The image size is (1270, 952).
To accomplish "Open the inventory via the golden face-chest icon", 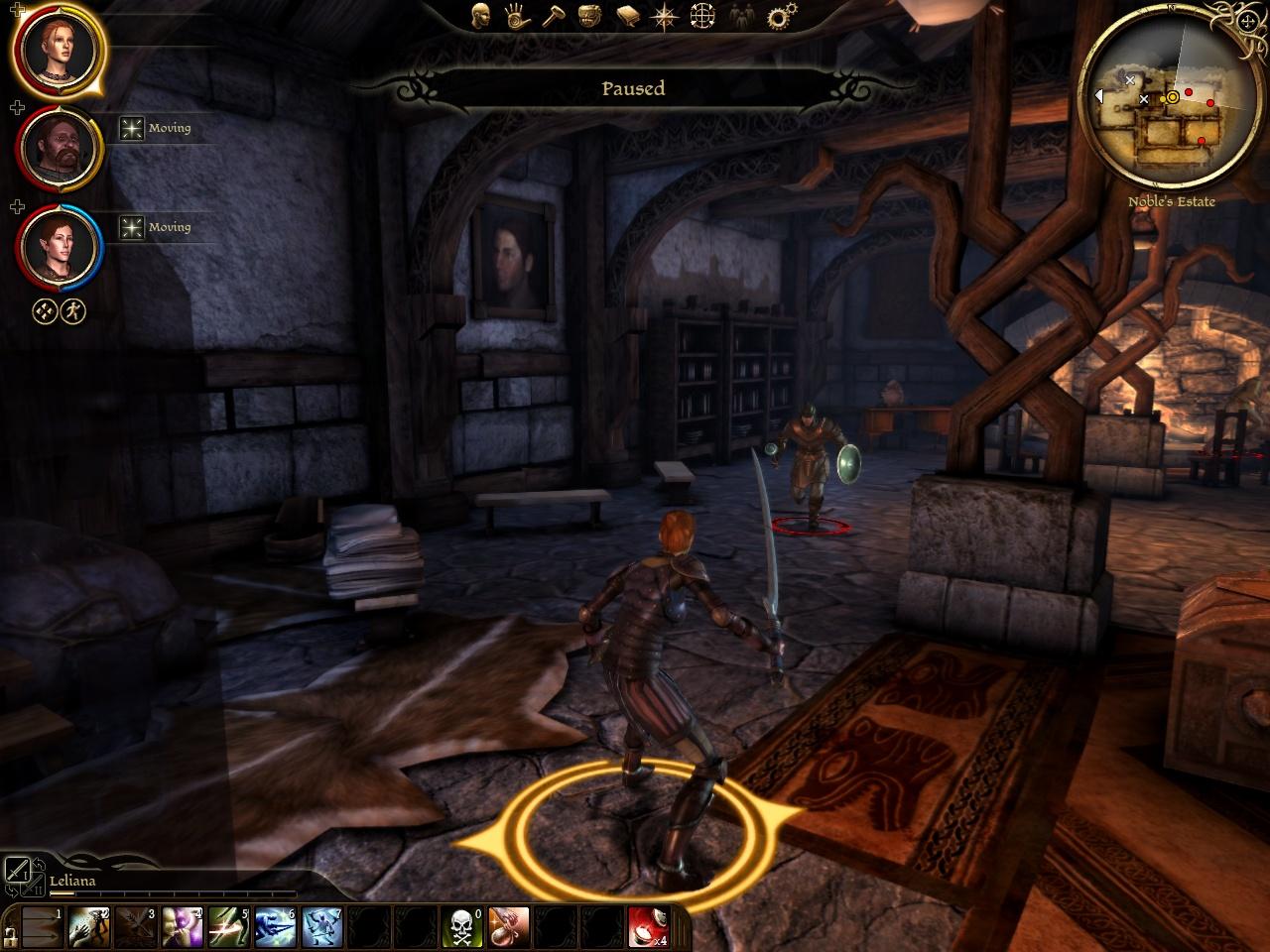I will pos(589,15).
